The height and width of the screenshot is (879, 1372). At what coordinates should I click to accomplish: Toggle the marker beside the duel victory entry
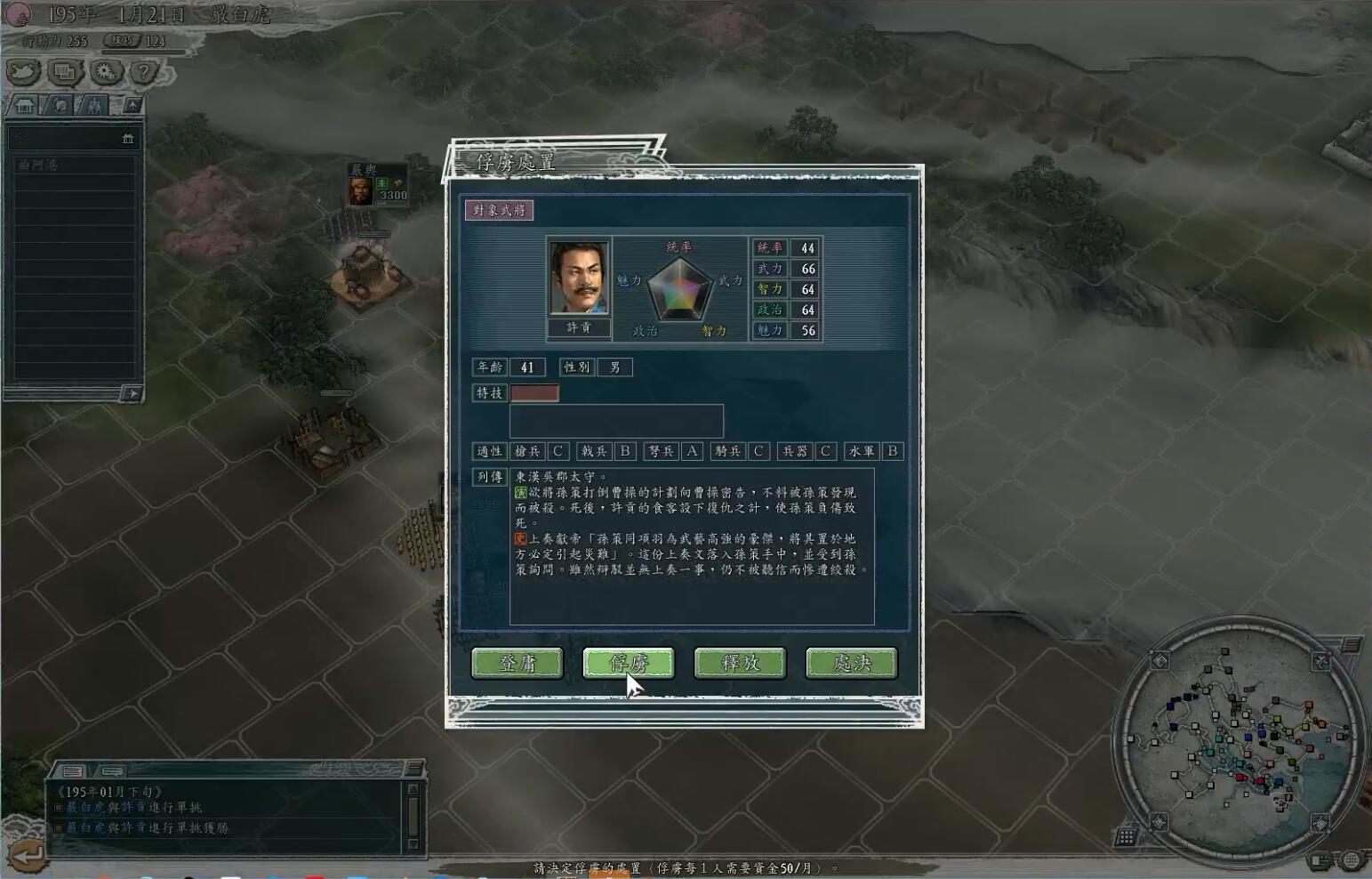[x=59, y=827]
